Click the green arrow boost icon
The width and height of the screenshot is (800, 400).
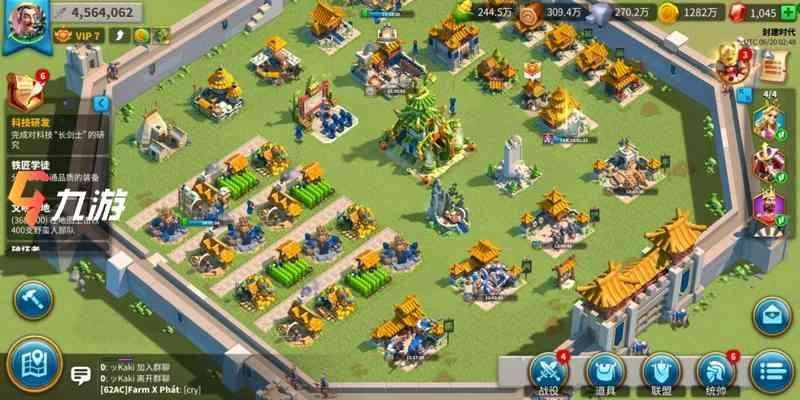161,35
